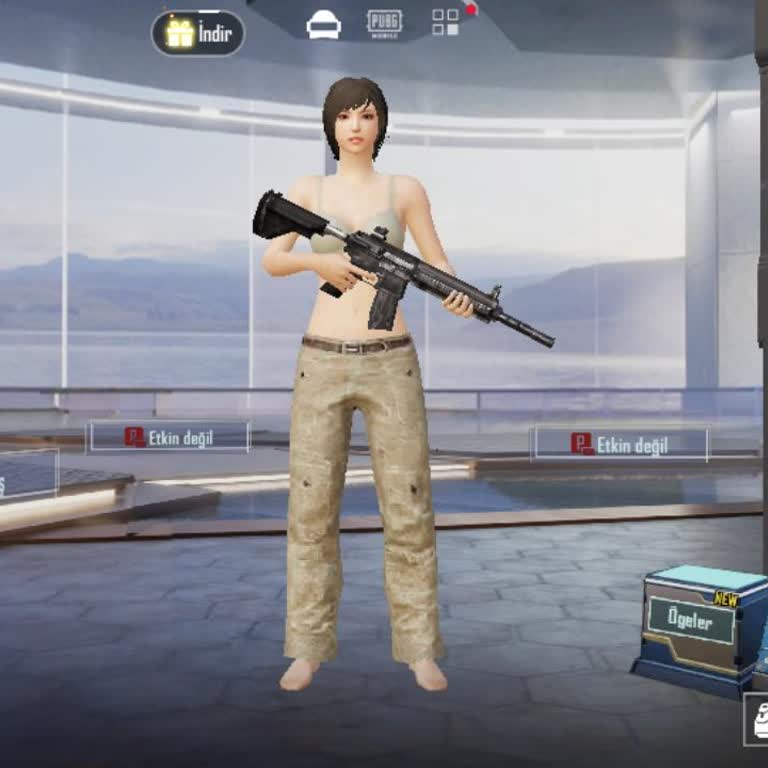Image resolution: width=768 pixels, height=768 pixels.
Task: Tap the İndir gift download button
Action: click(x=198, y=33)
